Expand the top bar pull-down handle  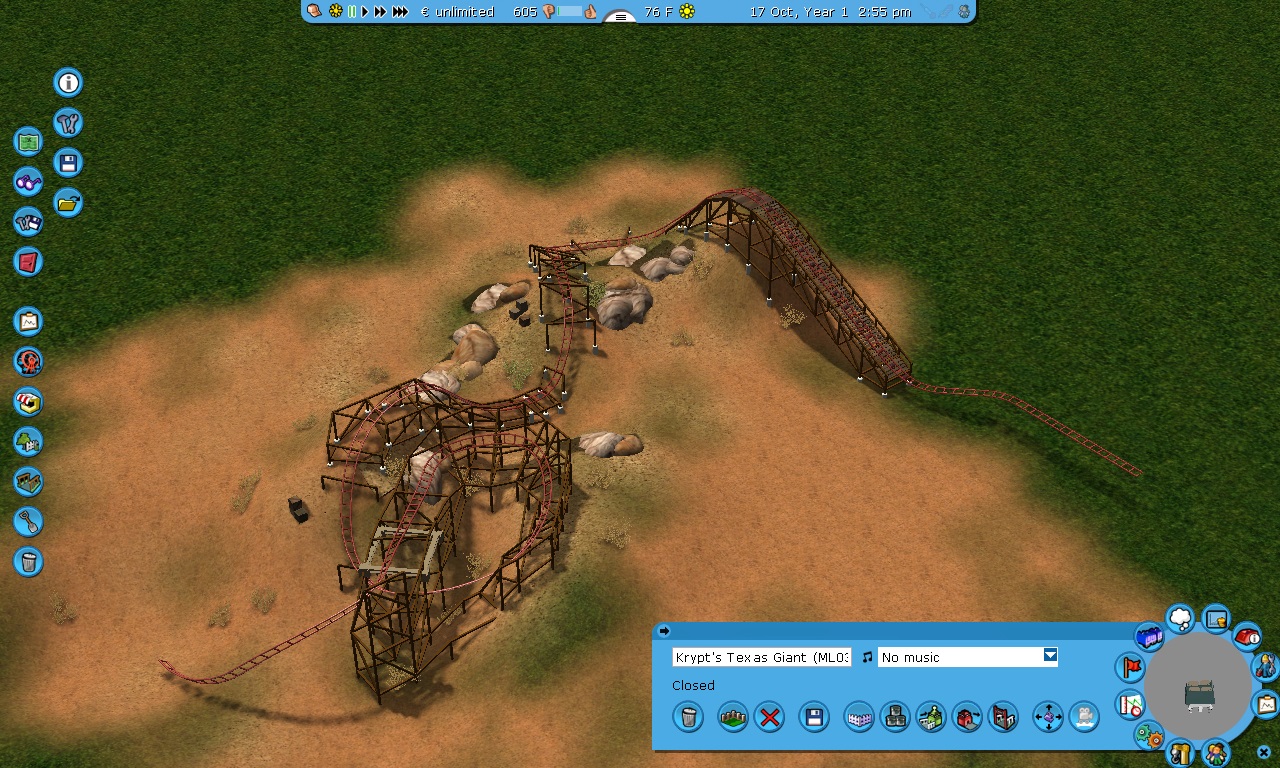tap(620, 17)
